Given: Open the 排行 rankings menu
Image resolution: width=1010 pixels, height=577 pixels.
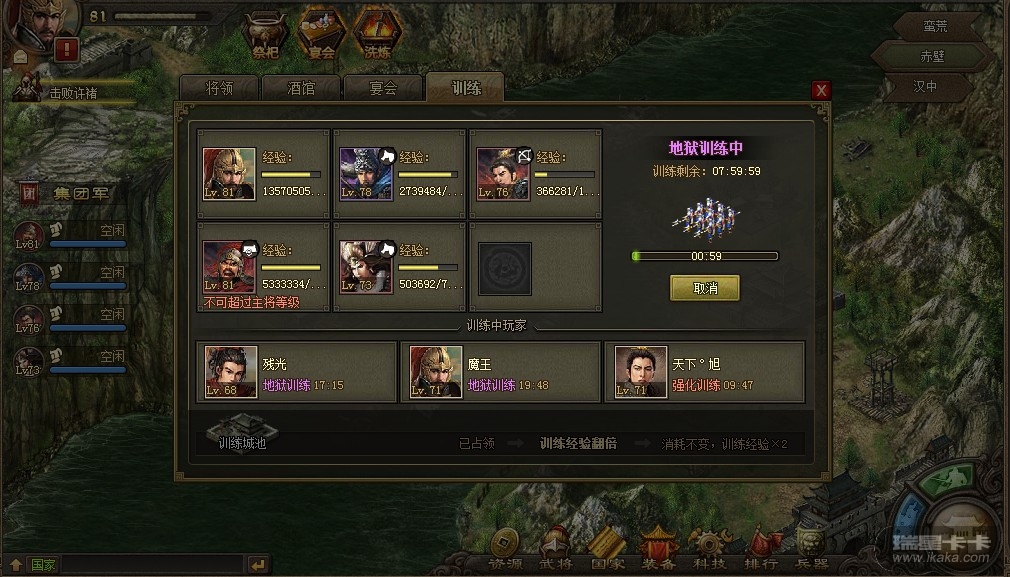Looking at the screenshot, I should coord(762,549).
